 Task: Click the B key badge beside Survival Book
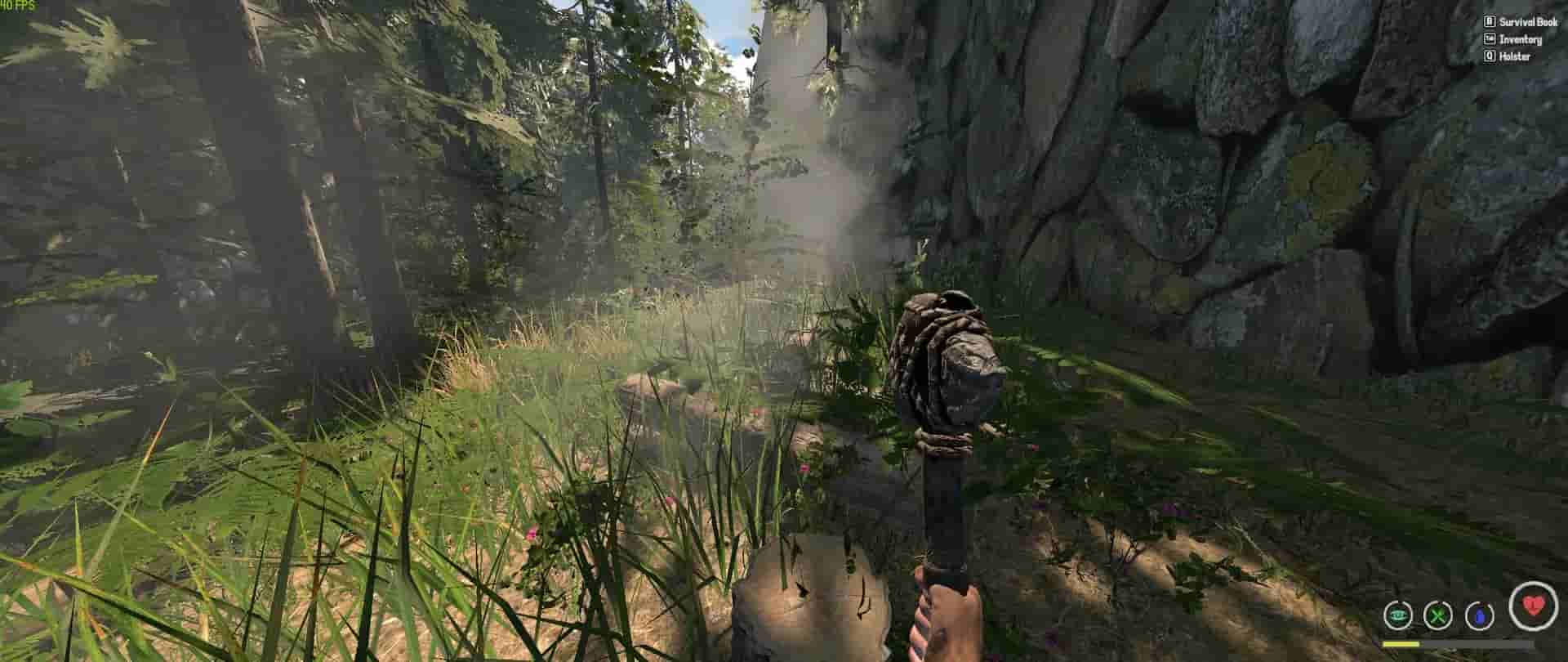click(x=1489, y=21)
